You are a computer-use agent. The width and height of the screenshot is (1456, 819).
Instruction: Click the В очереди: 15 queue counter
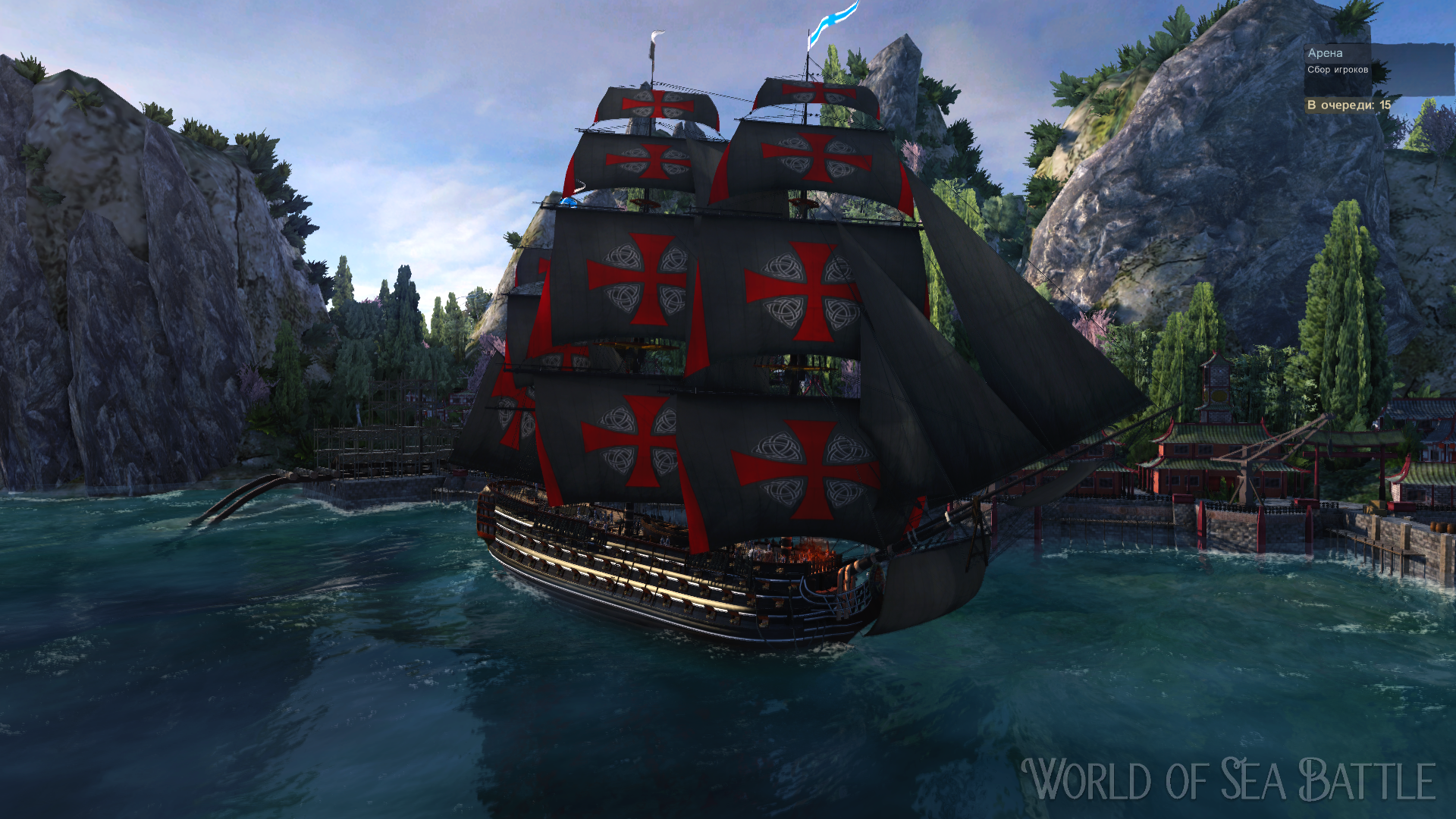coord(1348,105)
